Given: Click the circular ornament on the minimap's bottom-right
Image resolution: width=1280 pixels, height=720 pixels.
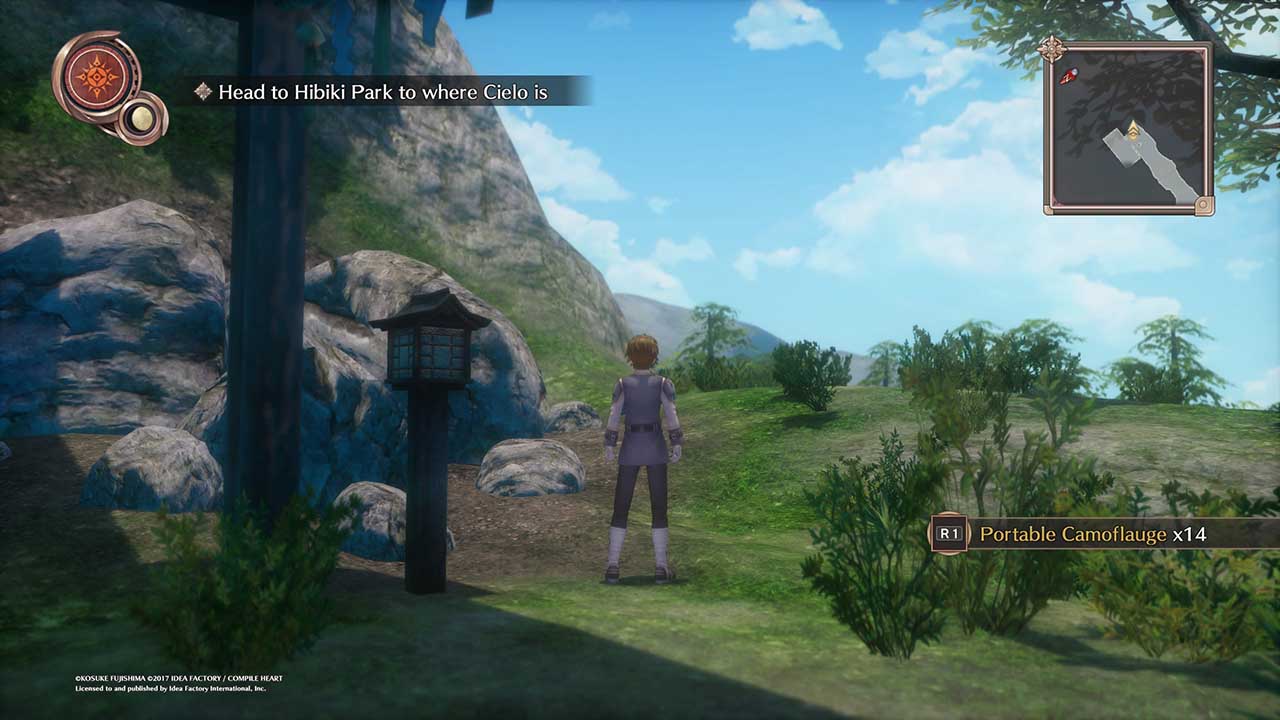Looking at the screenshot, I should pyautogui.click(x=1203, y=206).
